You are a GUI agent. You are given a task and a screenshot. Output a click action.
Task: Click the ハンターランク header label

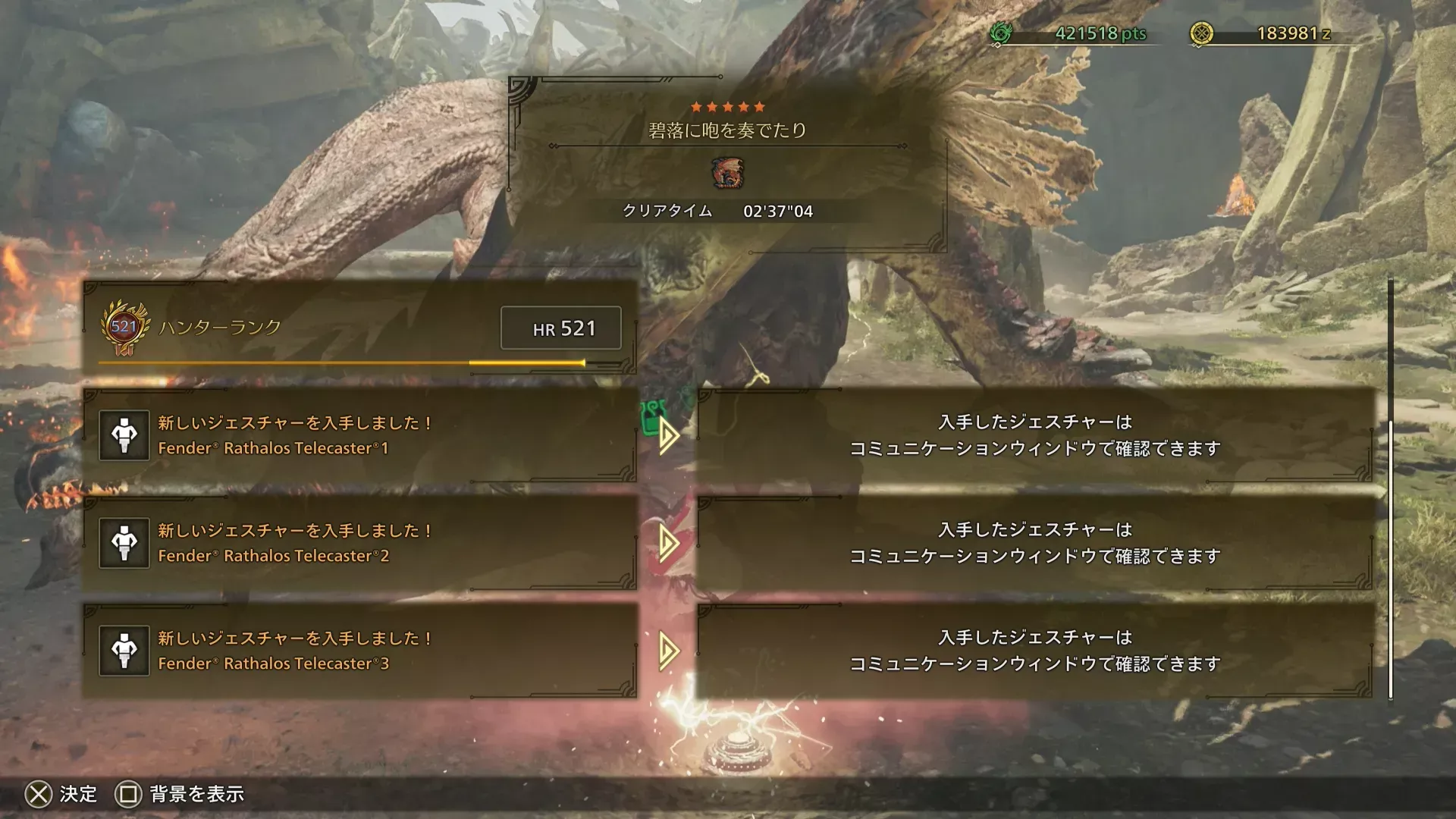click(x=218, y=328)
